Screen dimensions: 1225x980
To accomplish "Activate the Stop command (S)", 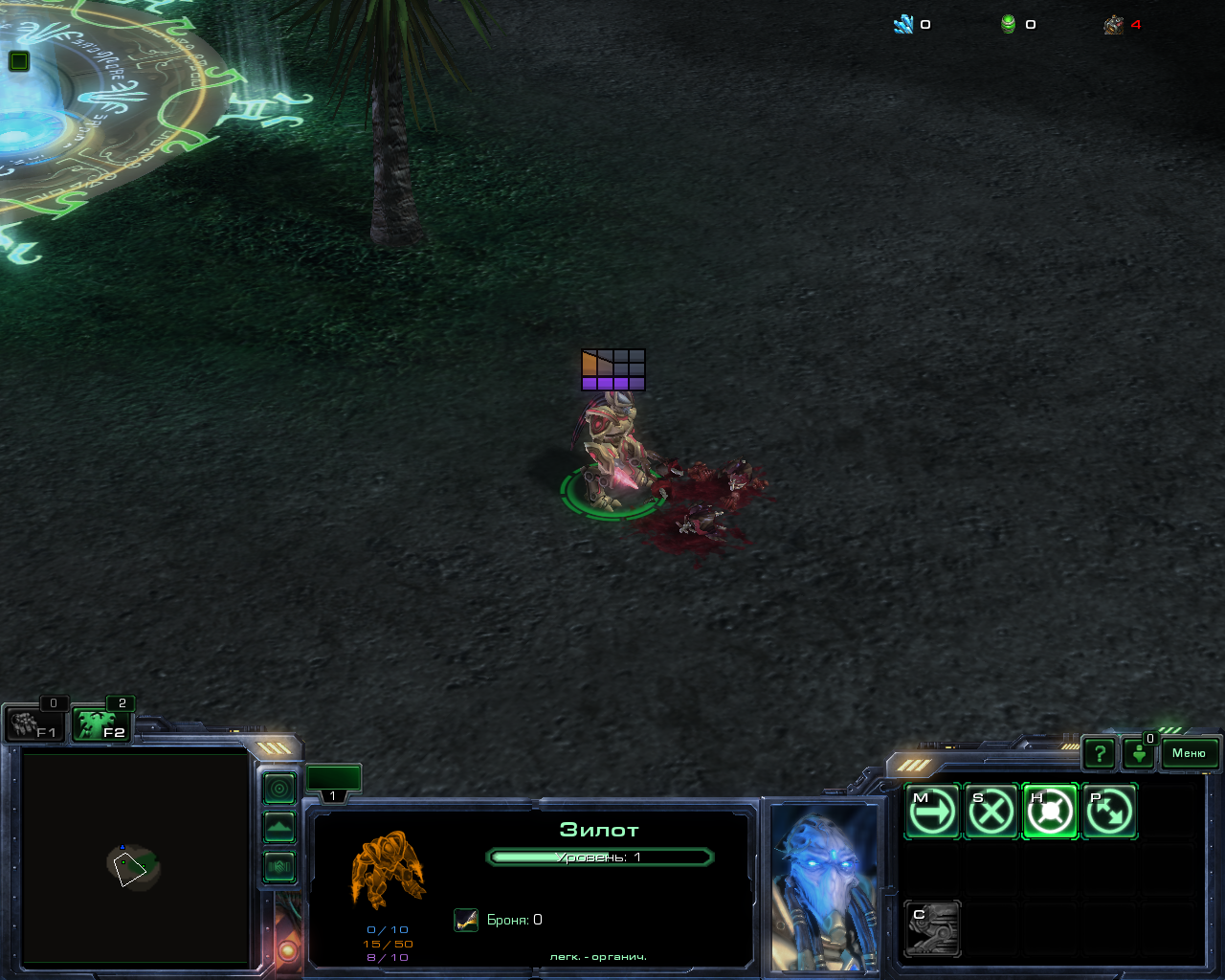I will 991,812.
